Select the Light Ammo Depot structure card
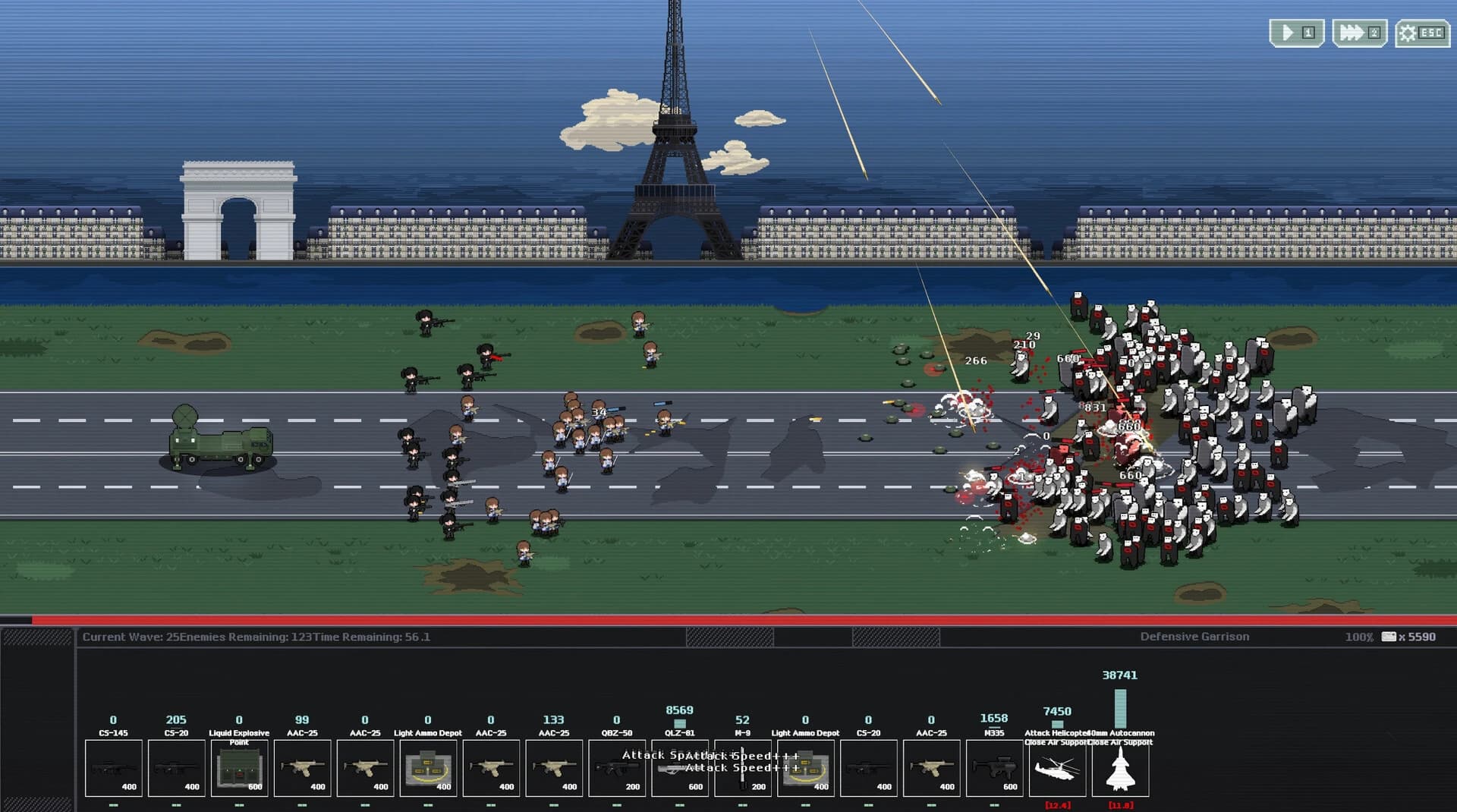This screenshot has height=812, width=1457. click(x=428, y=768)
